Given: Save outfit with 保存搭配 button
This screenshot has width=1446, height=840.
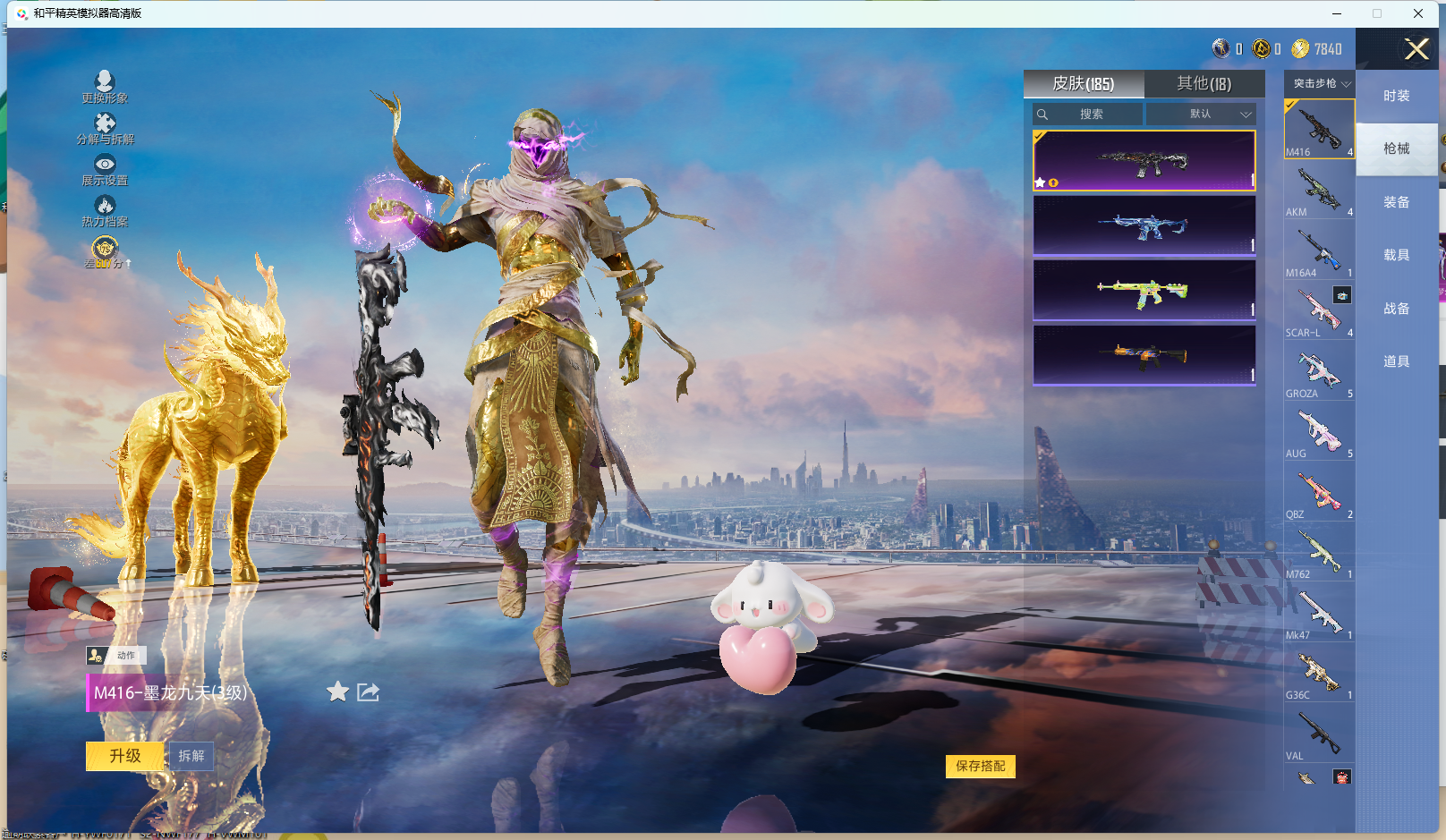Looking at the screenshot, I should point(980,766).
